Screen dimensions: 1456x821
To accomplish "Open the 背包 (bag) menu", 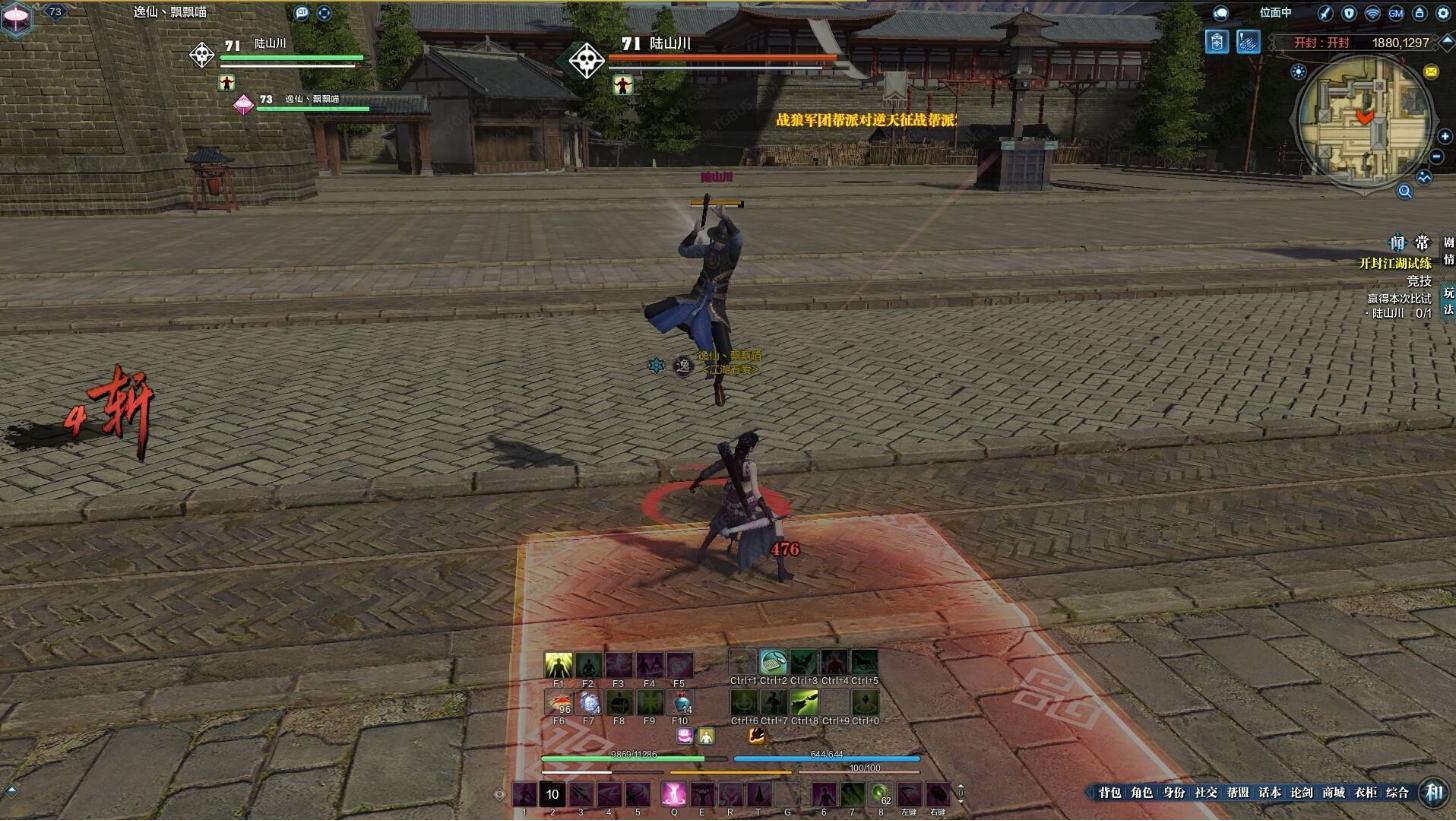I will (1109, 793).
